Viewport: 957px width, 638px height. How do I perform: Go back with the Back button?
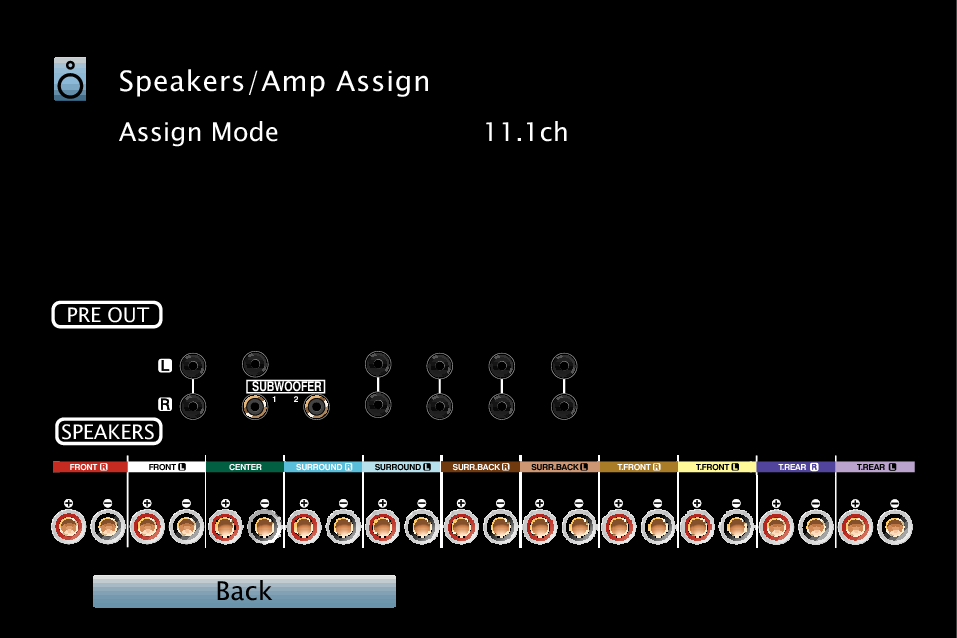[x=244, y=591]
